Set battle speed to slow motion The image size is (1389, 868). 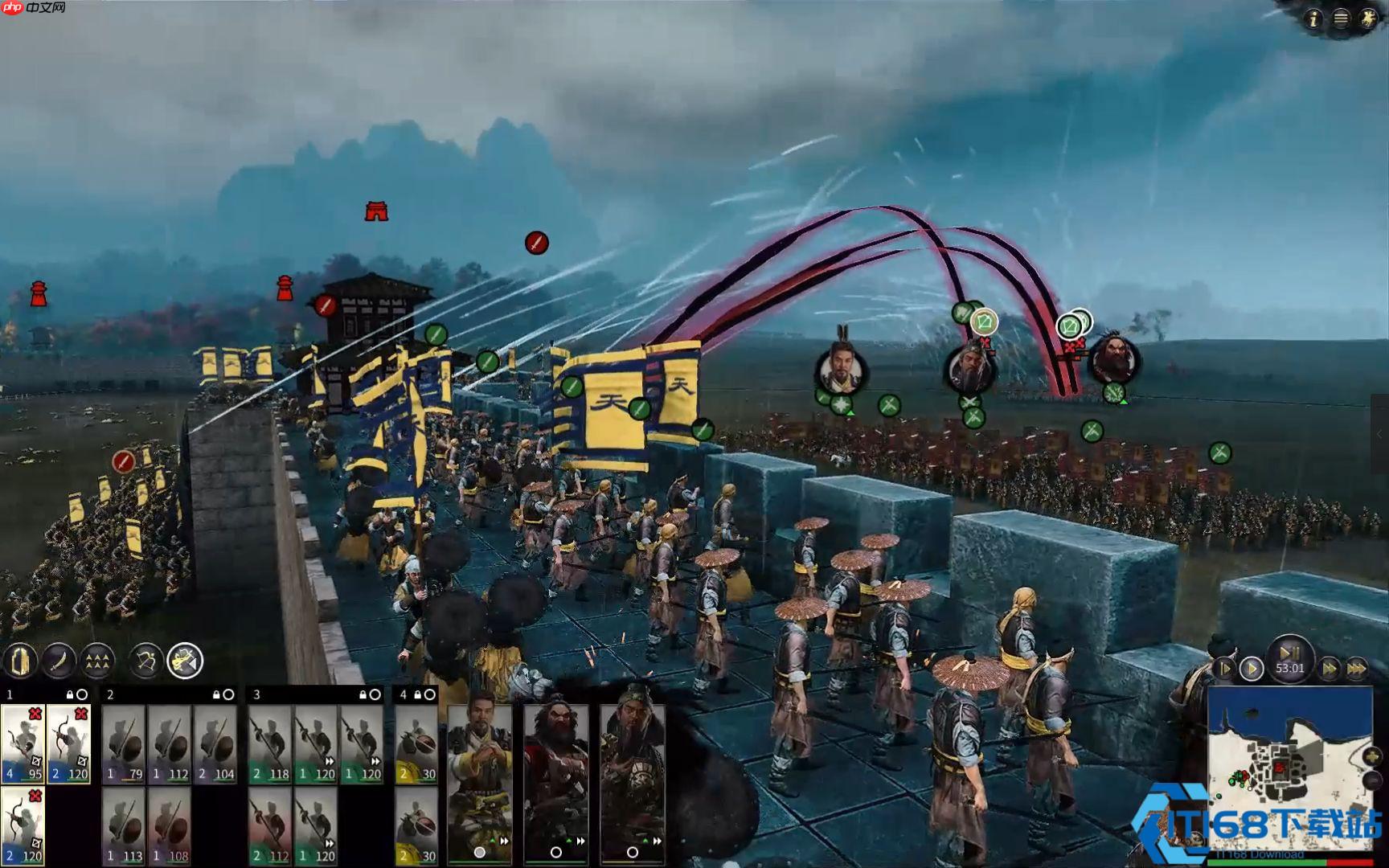(1225, 668)
